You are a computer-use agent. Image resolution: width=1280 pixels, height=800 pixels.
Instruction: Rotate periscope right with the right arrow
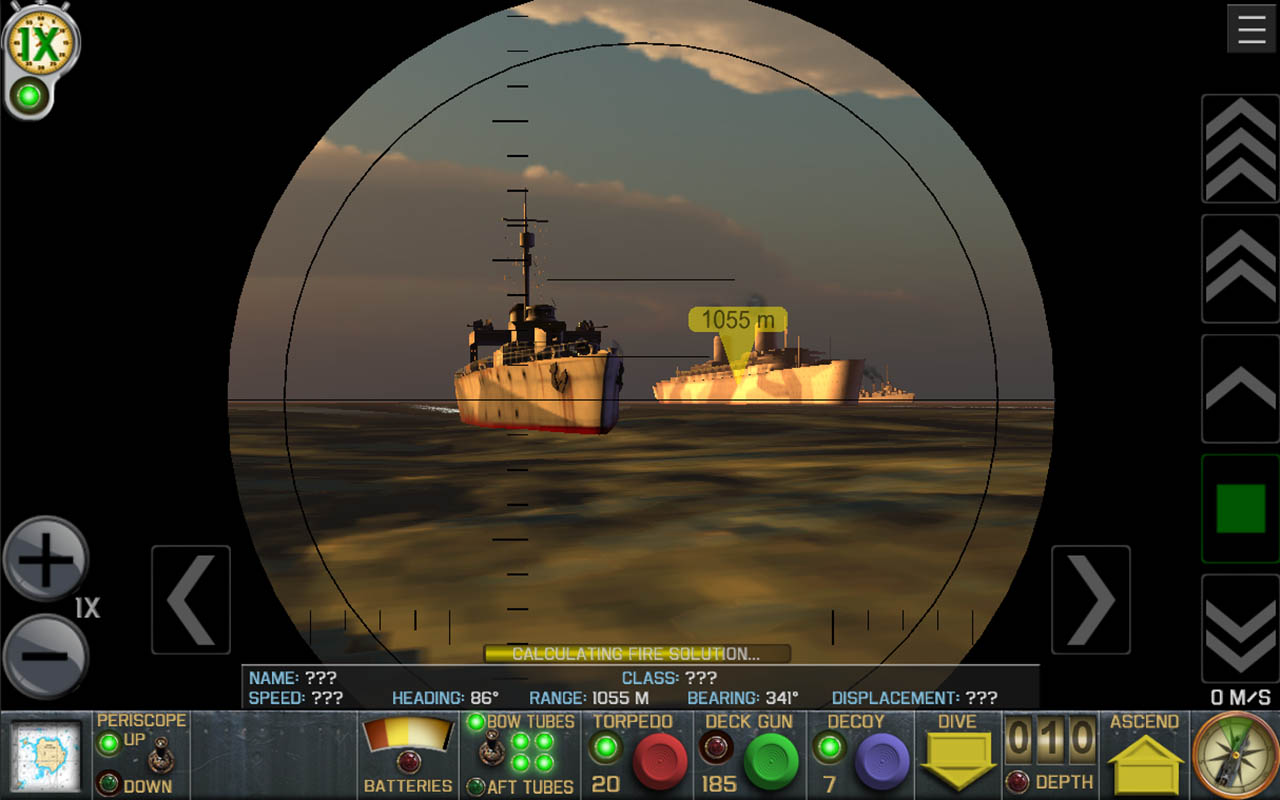(1091, 600)
